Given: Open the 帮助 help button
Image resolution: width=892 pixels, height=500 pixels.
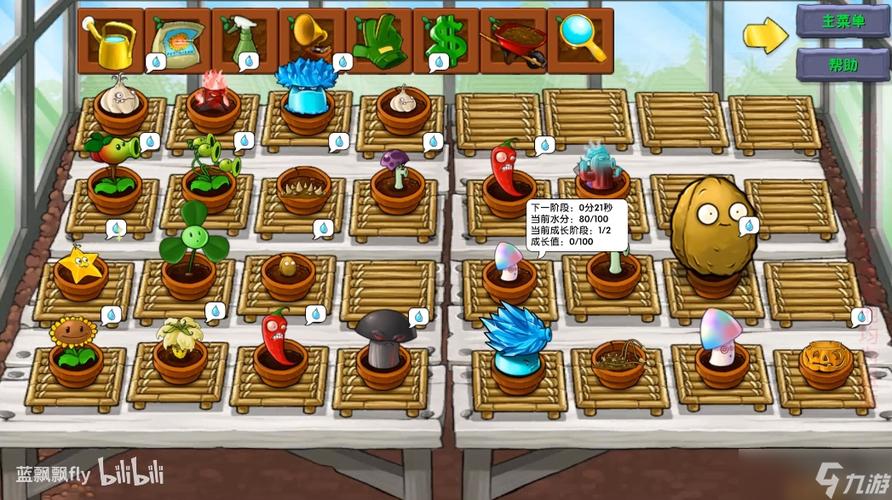Looking at the screenshot, I should coord(842,65).
